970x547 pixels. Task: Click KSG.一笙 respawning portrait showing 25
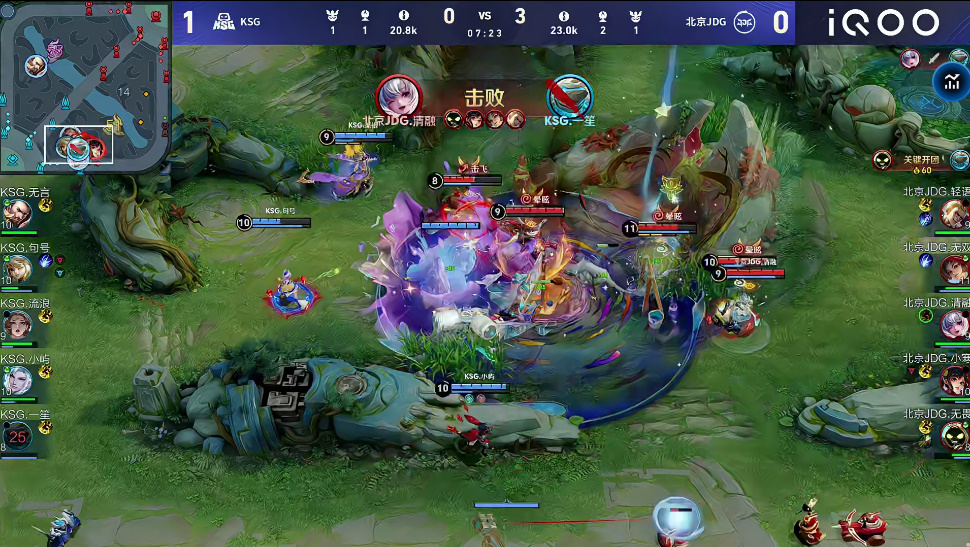tap(17, 435)
